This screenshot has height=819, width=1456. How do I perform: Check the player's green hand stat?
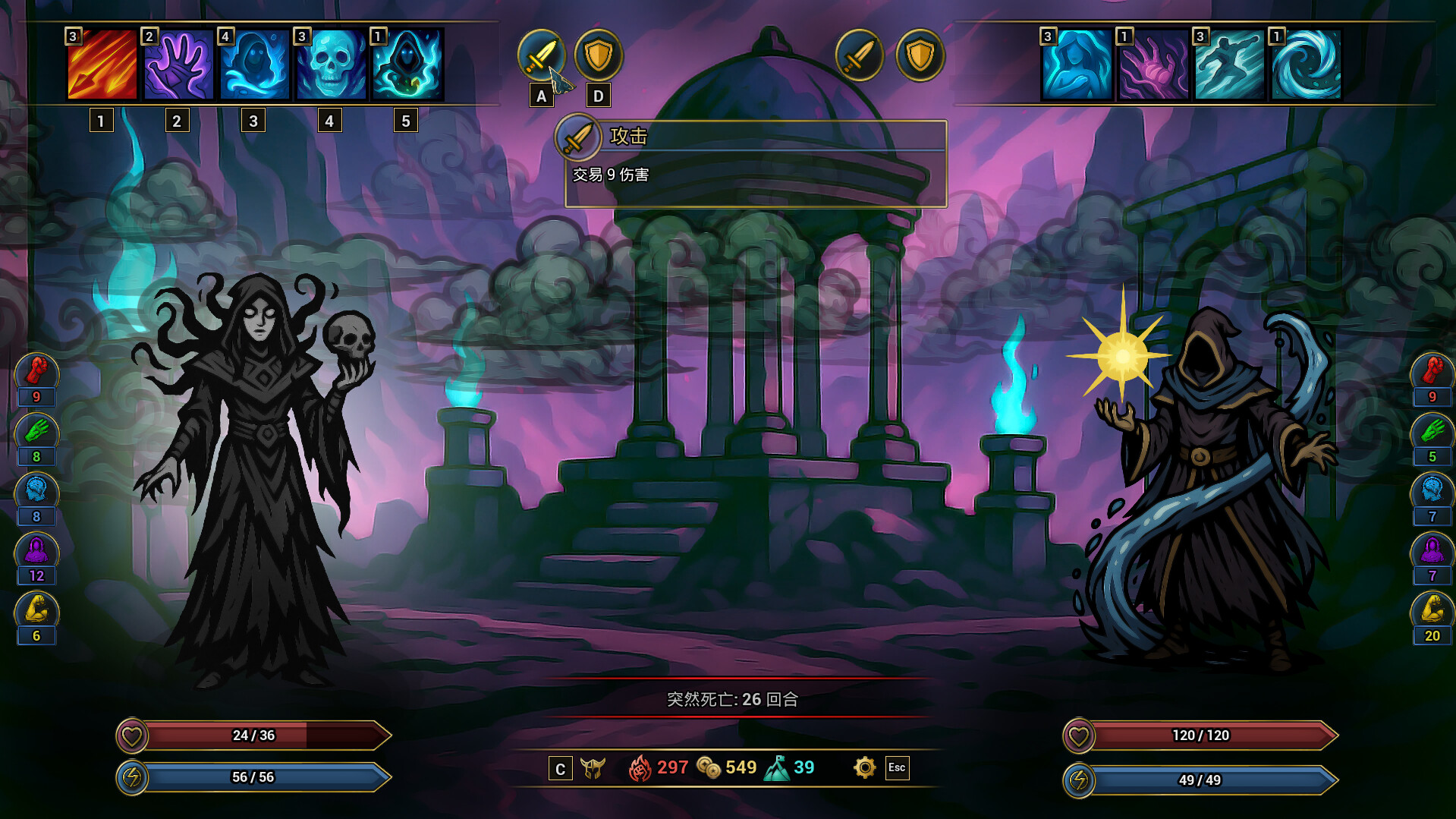36,432
